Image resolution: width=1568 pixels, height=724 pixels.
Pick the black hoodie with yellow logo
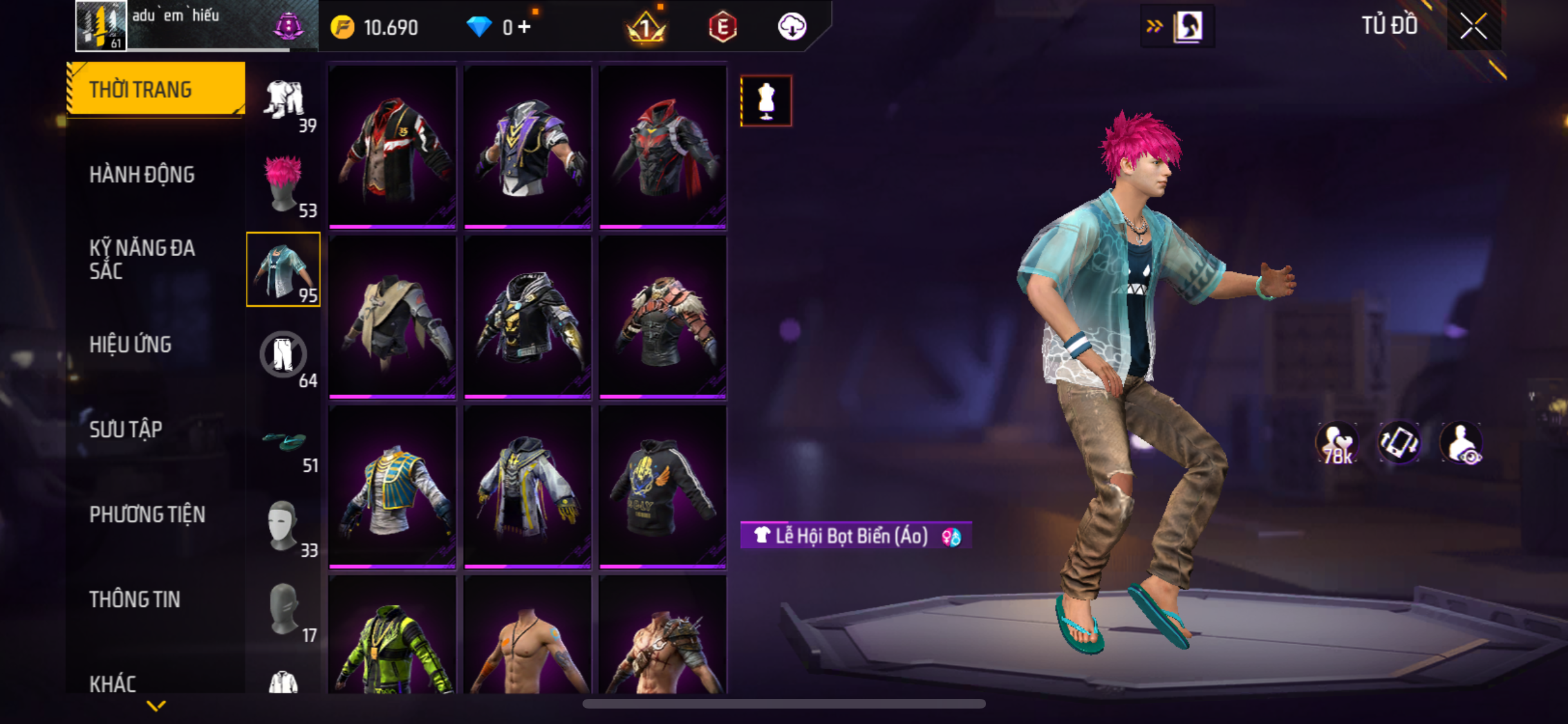662,487
